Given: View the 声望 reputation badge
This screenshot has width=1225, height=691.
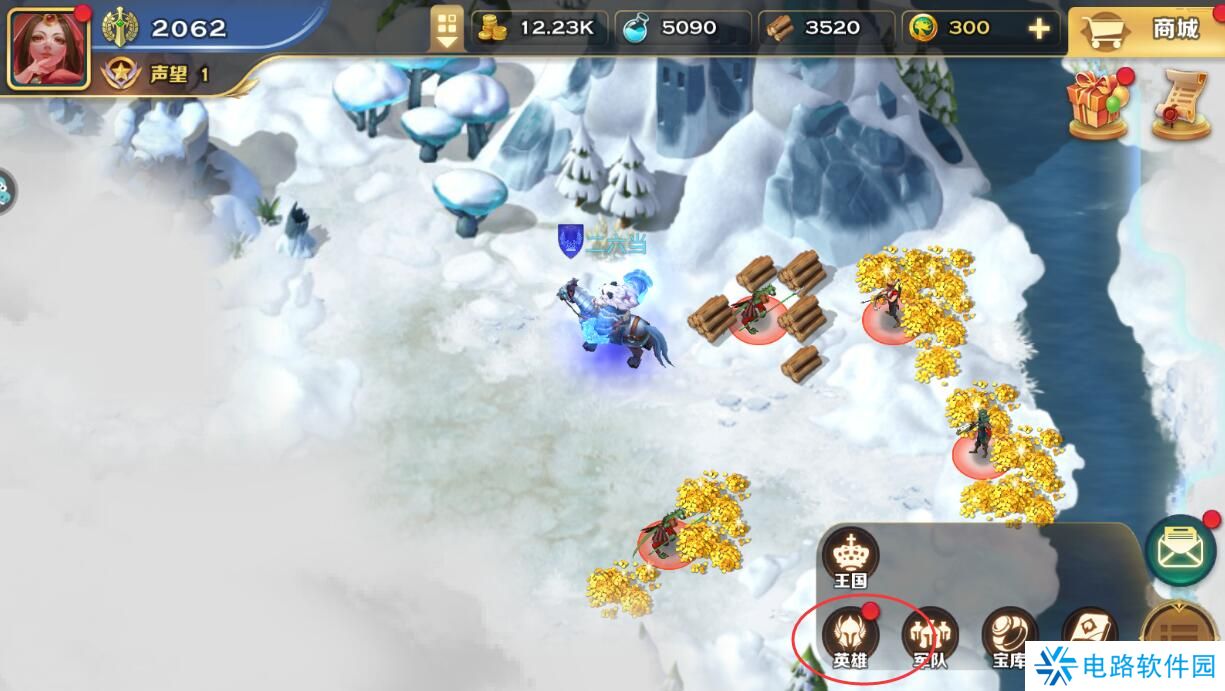Looking at the screenshot, I should [121, 74].
